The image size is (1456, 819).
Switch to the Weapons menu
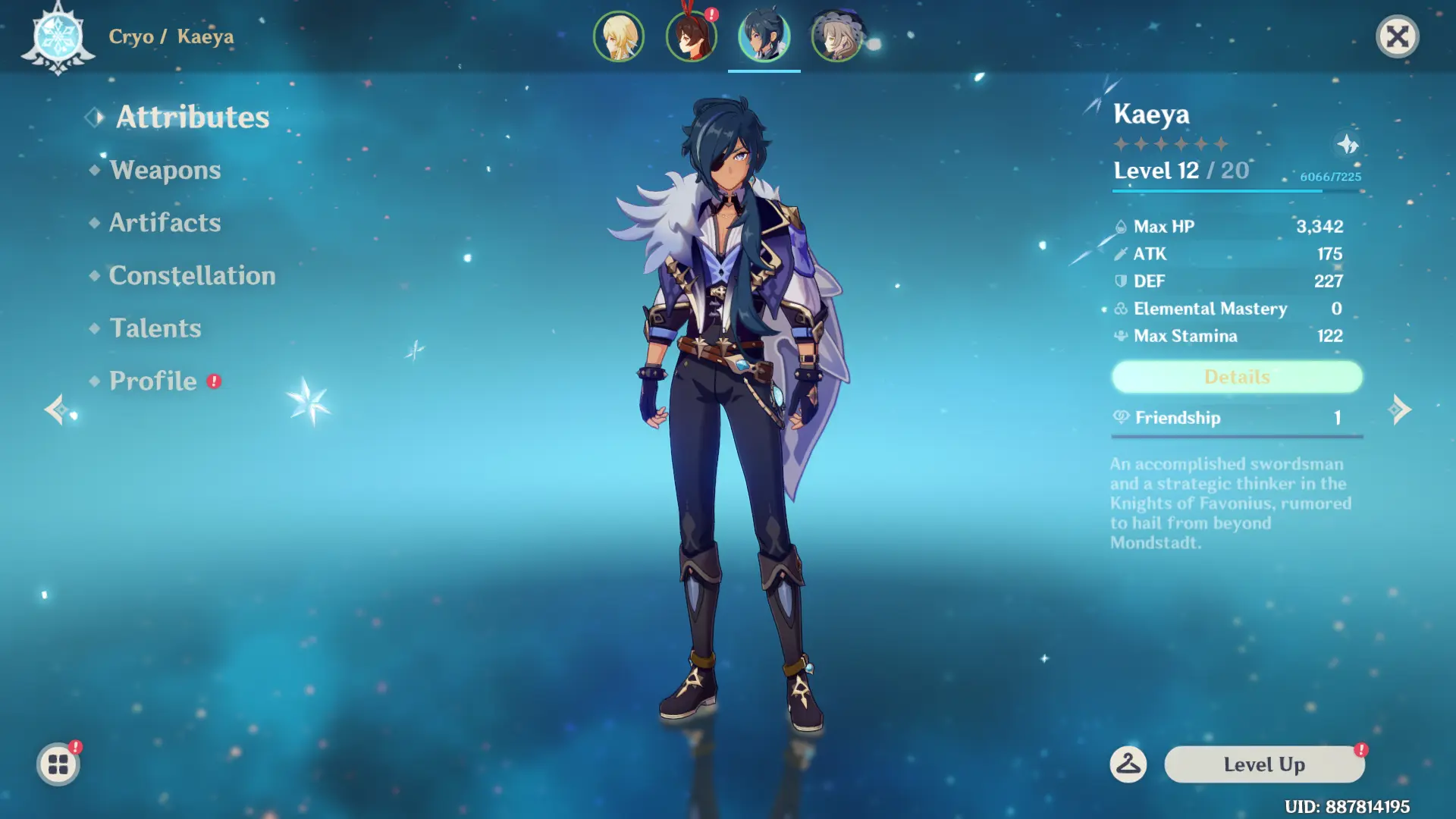pos(165,170)
